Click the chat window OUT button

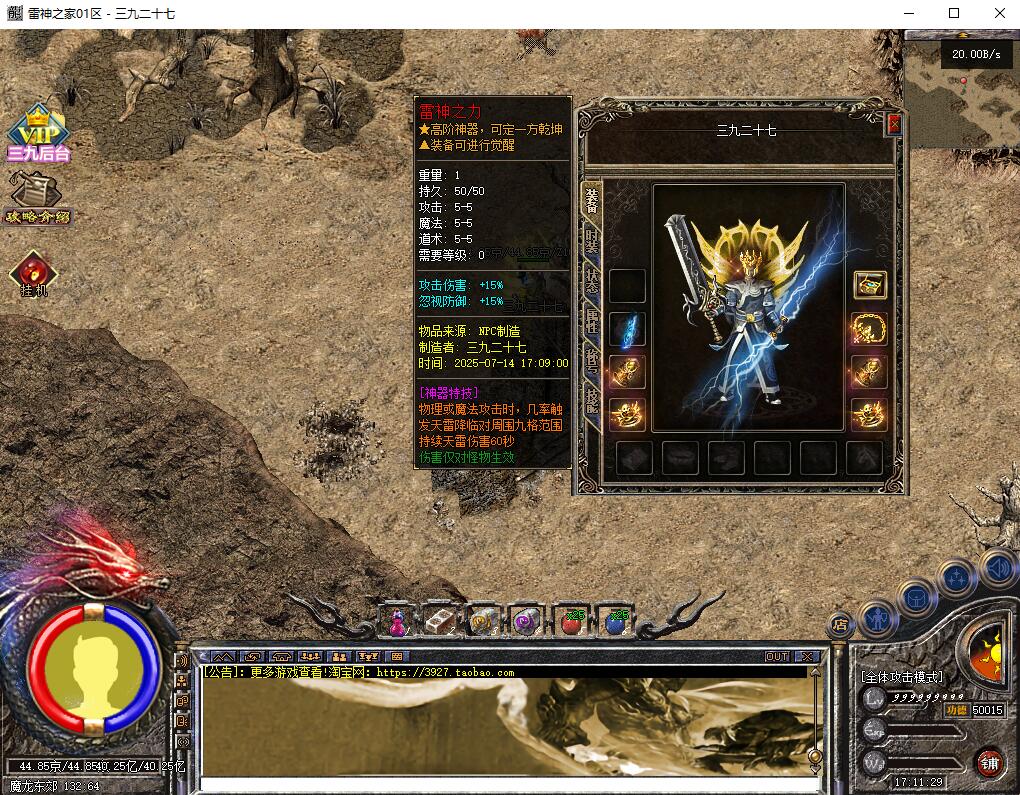[x=777, y=657]
